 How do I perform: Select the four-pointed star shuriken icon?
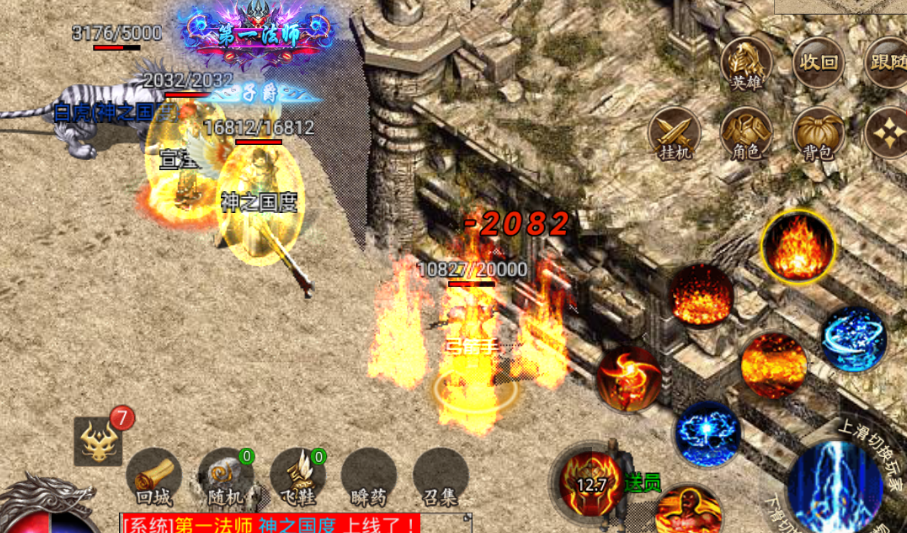888,132
